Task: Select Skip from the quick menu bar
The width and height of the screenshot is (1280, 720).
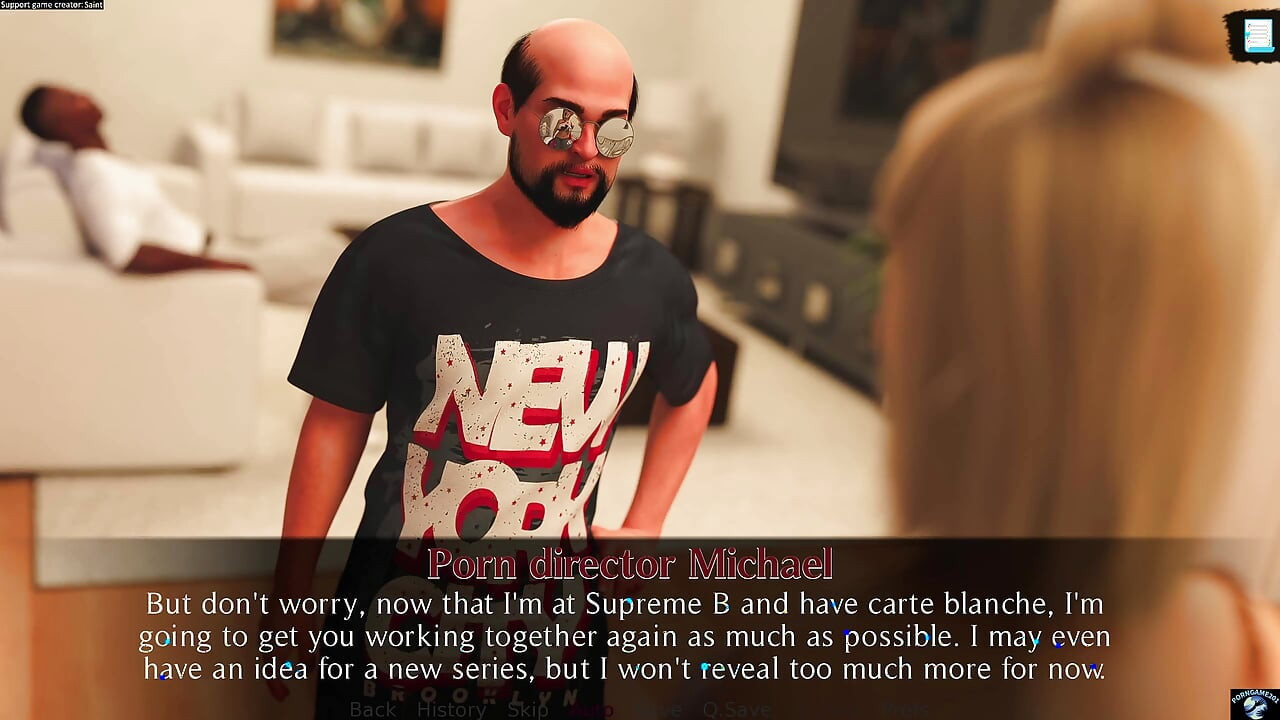Action: [x=528, y=710]
